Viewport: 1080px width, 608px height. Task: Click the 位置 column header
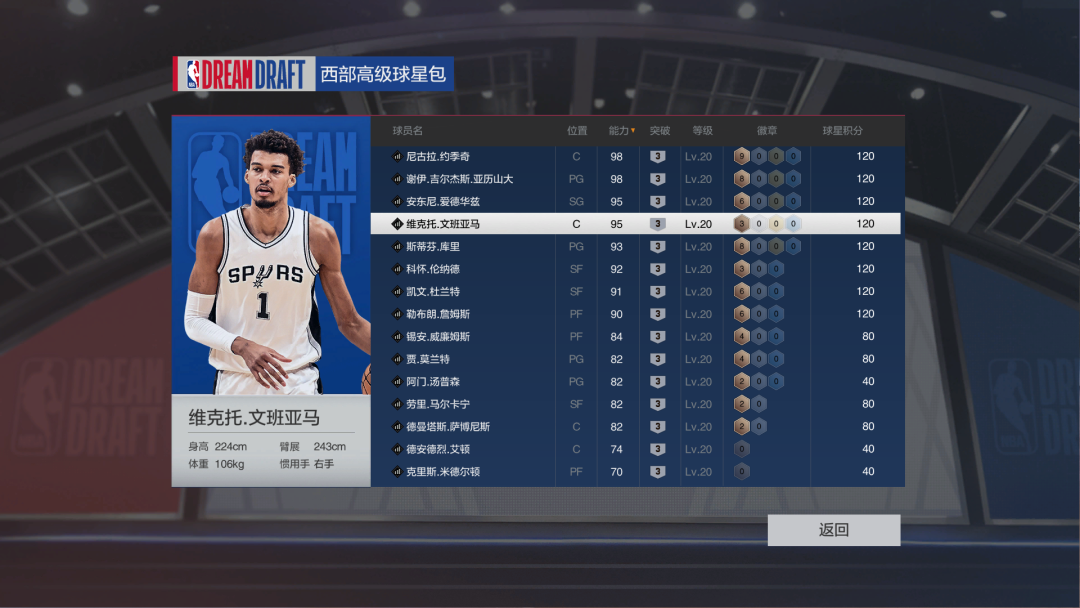(x=577, y=131)
